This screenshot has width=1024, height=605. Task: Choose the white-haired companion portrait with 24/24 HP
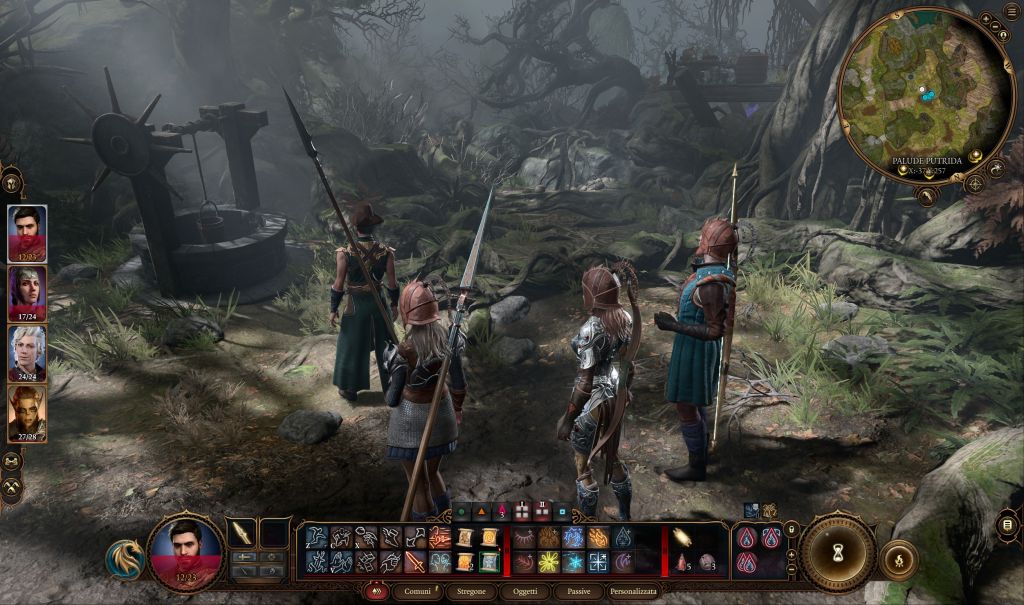click(x=27, y=354)
